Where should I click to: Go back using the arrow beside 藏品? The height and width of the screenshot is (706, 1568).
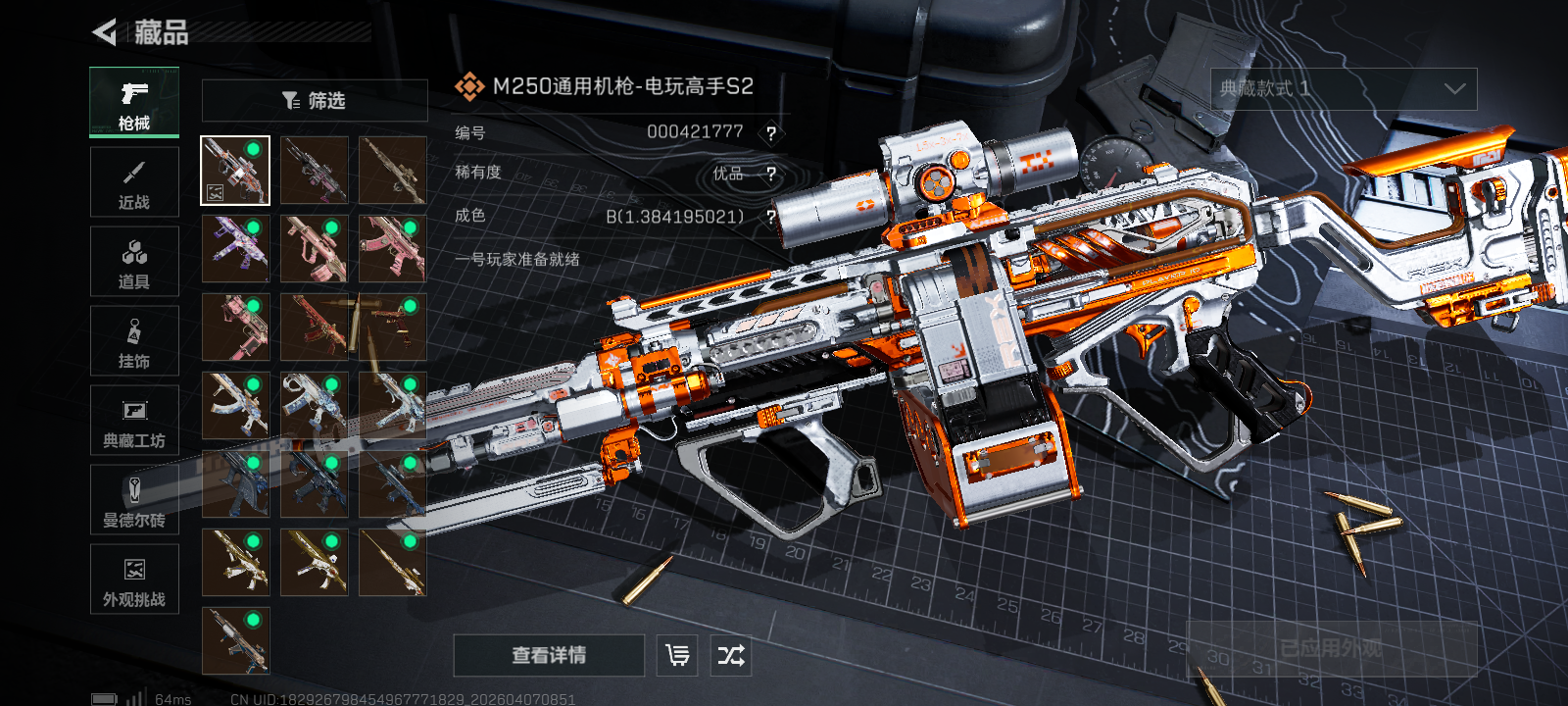click(105, 32)
